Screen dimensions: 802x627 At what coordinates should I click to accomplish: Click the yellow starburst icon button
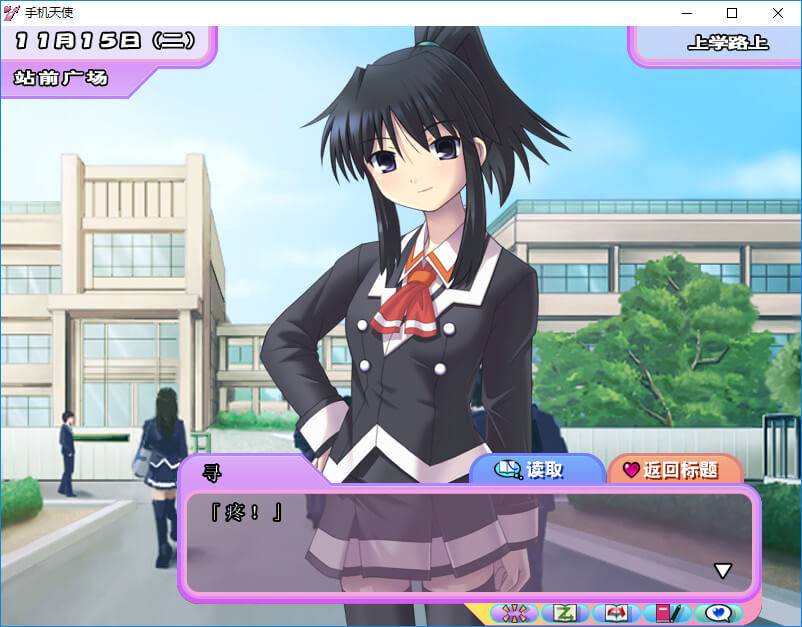(515, 612)
